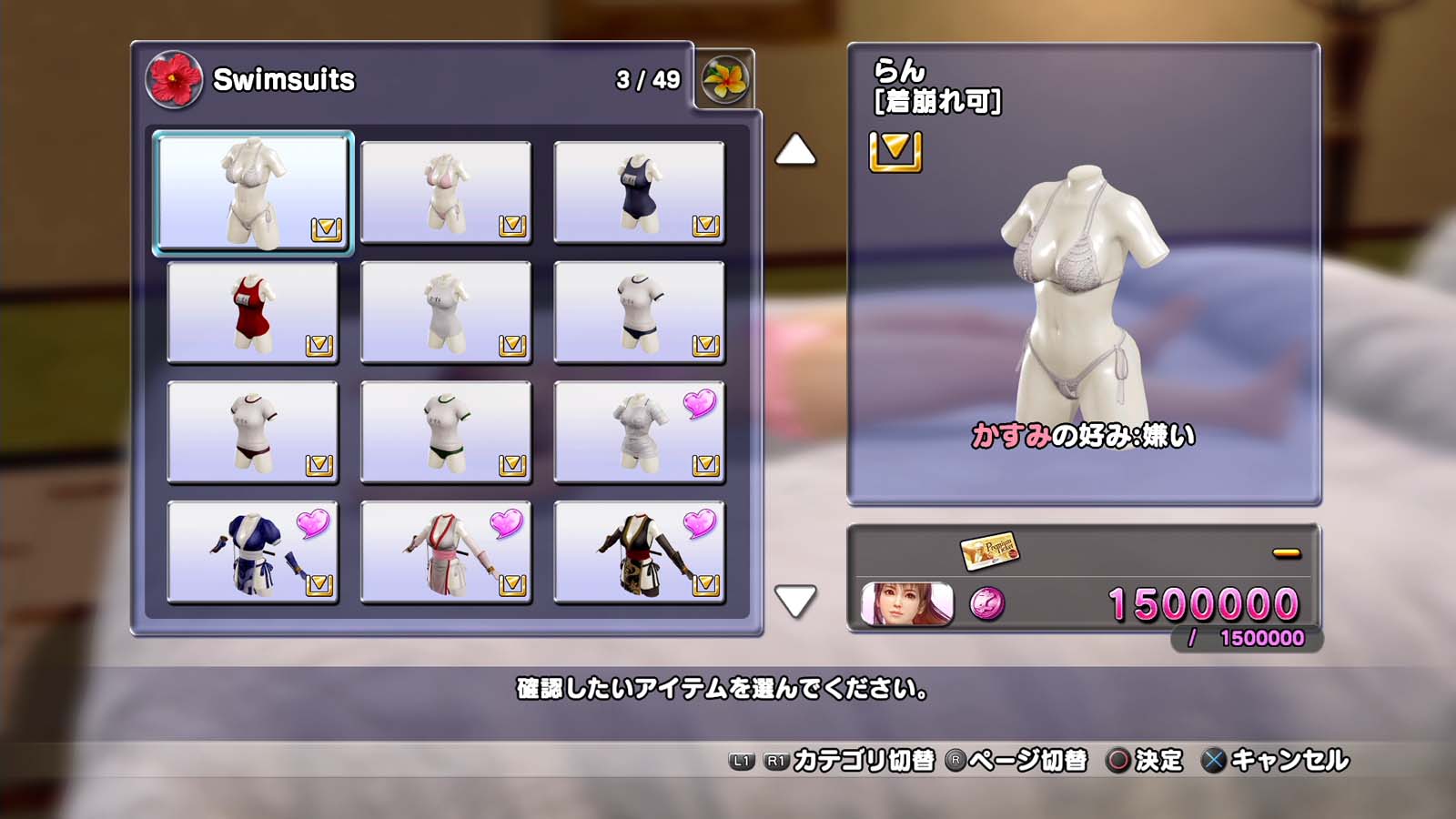Choose the blue ninja costume tile
Screen dimensions: 1456x819
(x=253, y=552)
